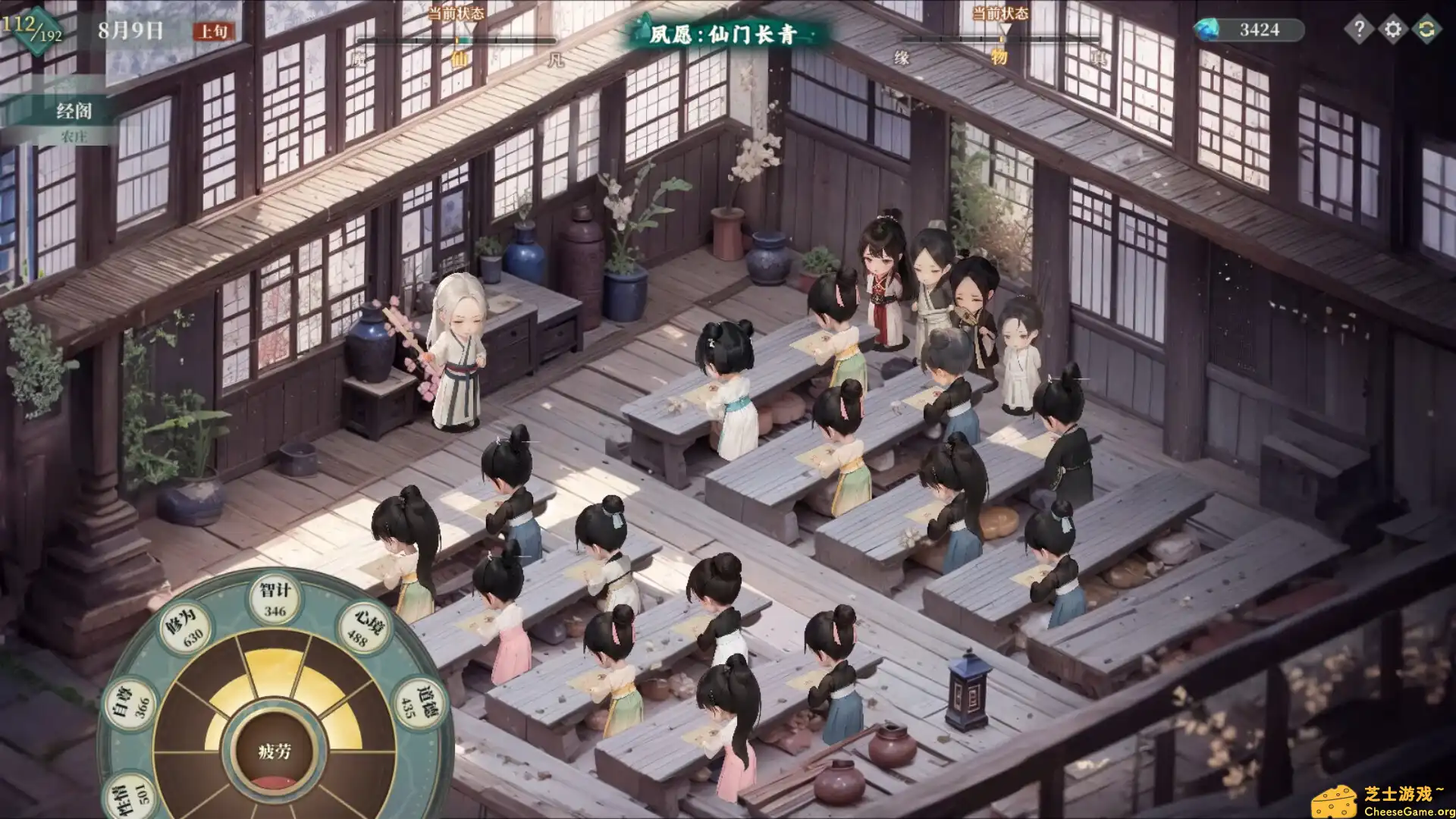
Task: Open the question mark help button
Action: point(1359,30)
